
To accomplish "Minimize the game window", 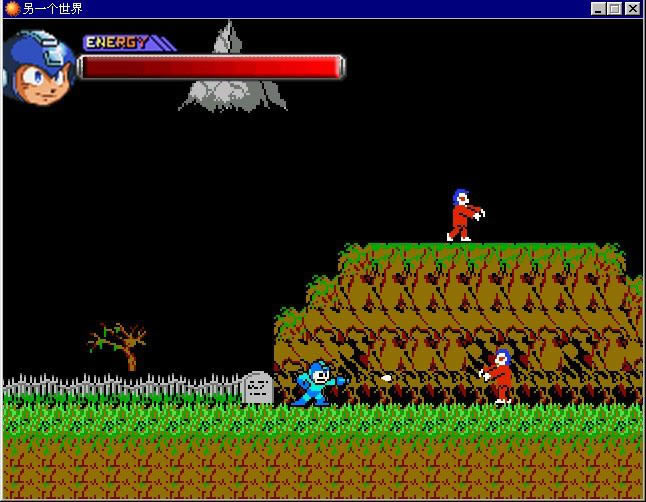I will pos(598,9).
